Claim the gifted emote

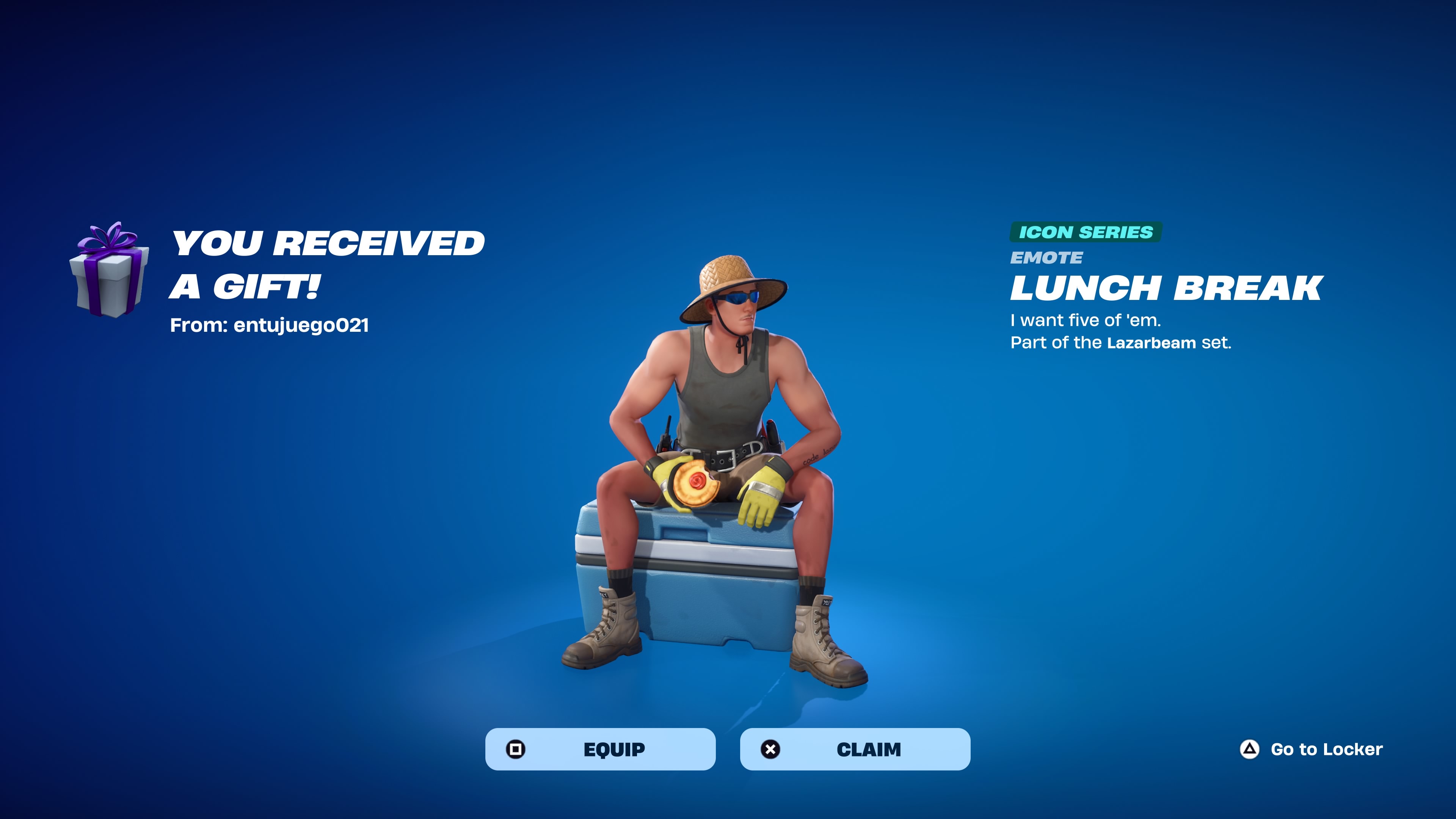(x=855, y=749)
